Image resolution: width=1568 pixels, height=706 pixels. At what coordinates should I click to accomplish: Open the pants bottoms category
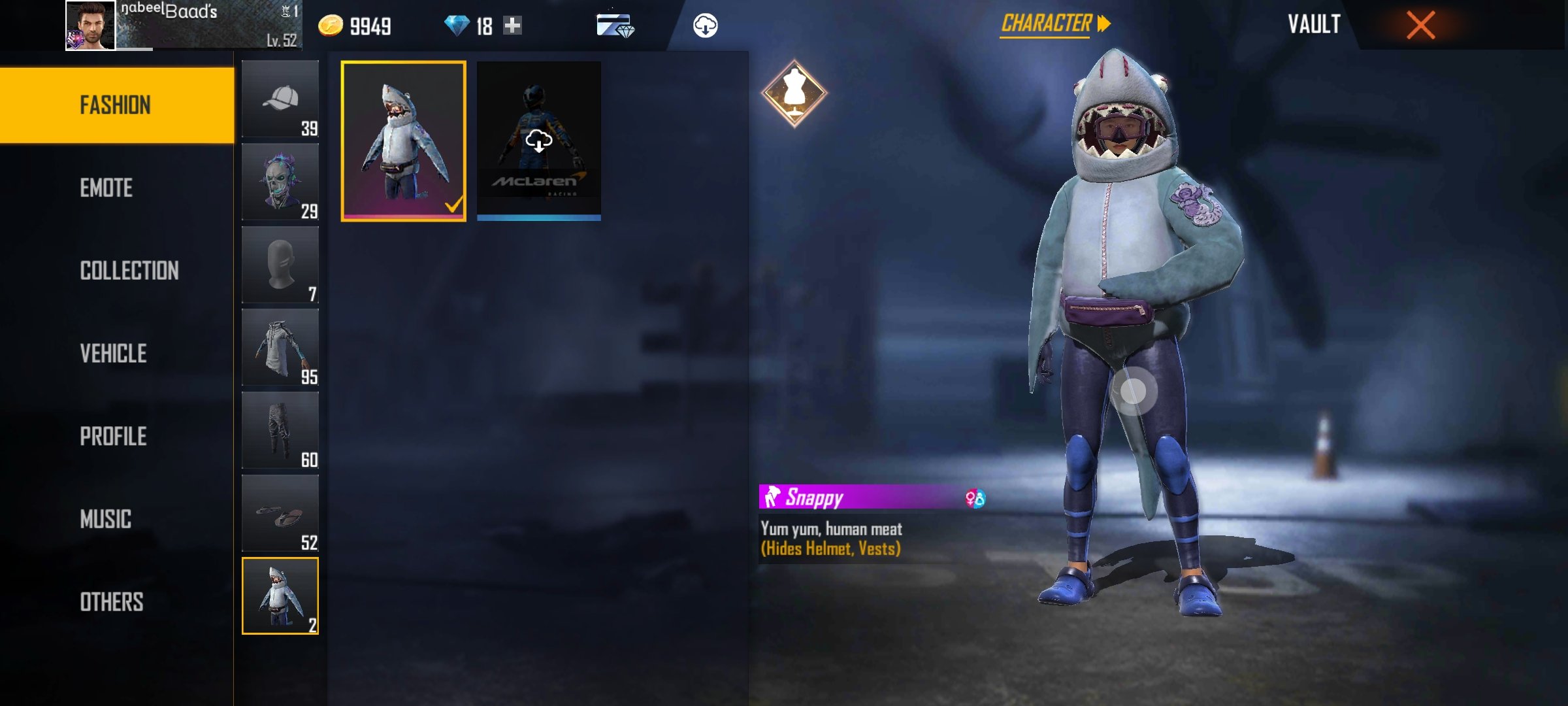[x=280, y=431]
